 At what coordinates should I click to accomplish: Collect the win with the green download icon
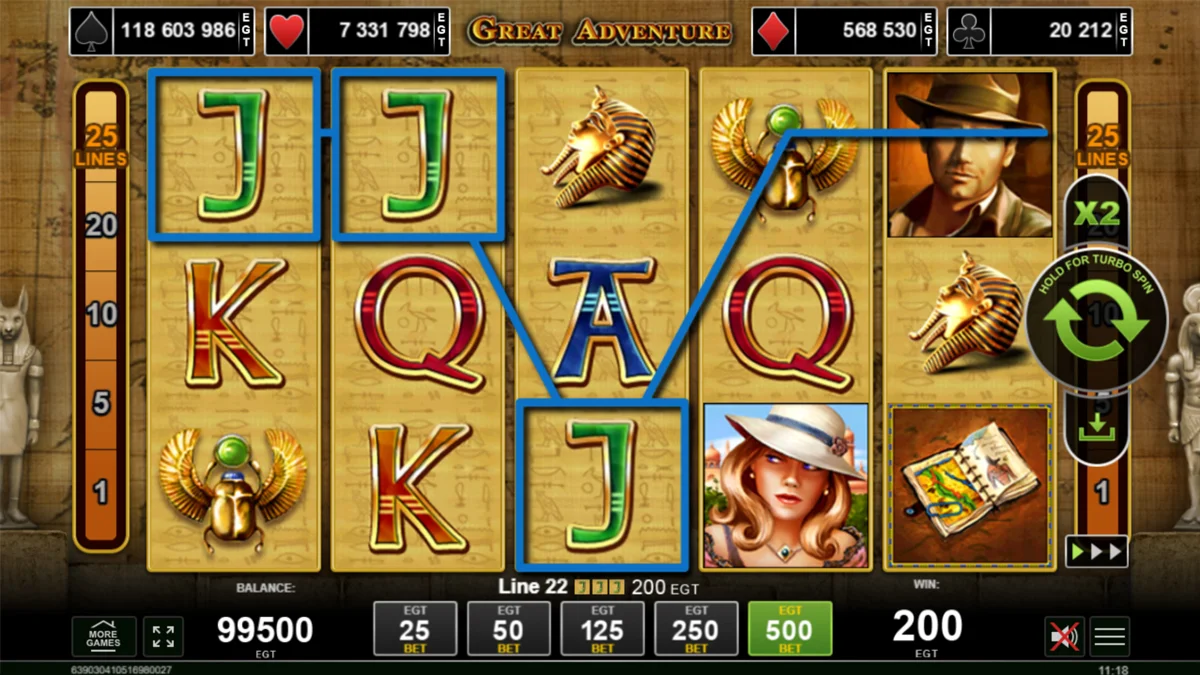coord(1096,429)
